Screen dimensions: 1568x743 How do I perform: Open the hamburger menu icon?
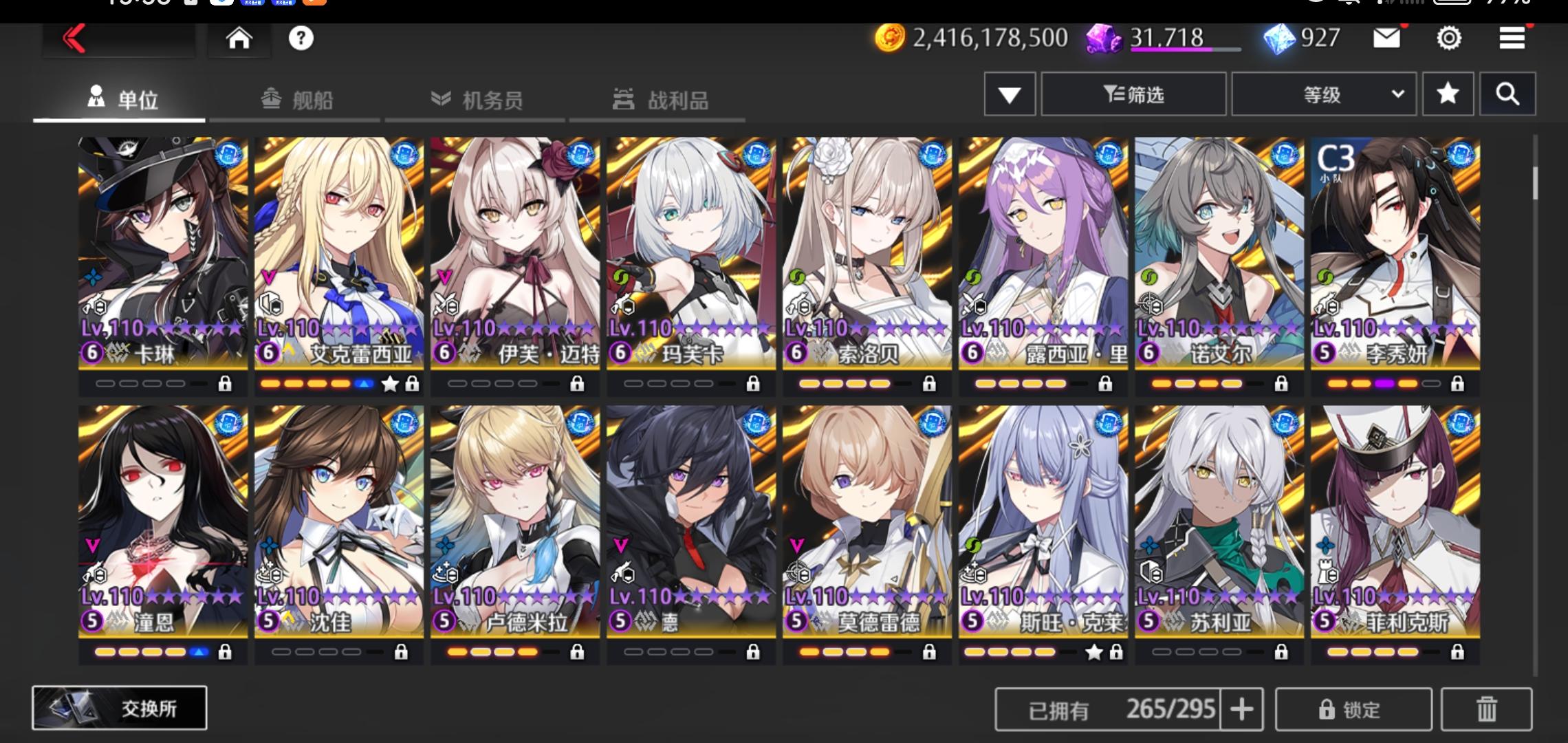coord(1510,39)
